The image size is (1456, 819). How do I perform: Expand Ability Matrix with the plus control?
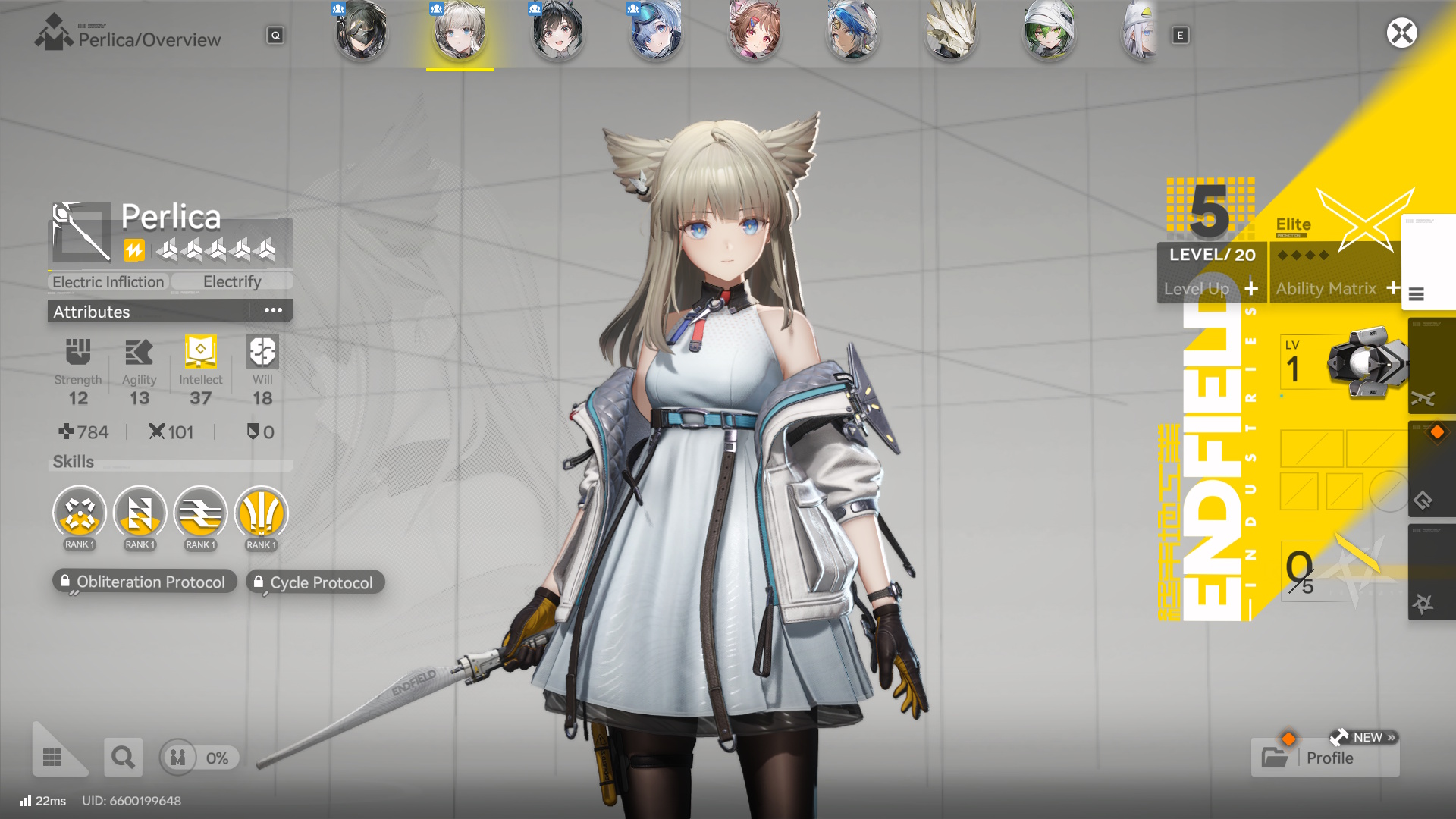click(x=1394, y=288)
